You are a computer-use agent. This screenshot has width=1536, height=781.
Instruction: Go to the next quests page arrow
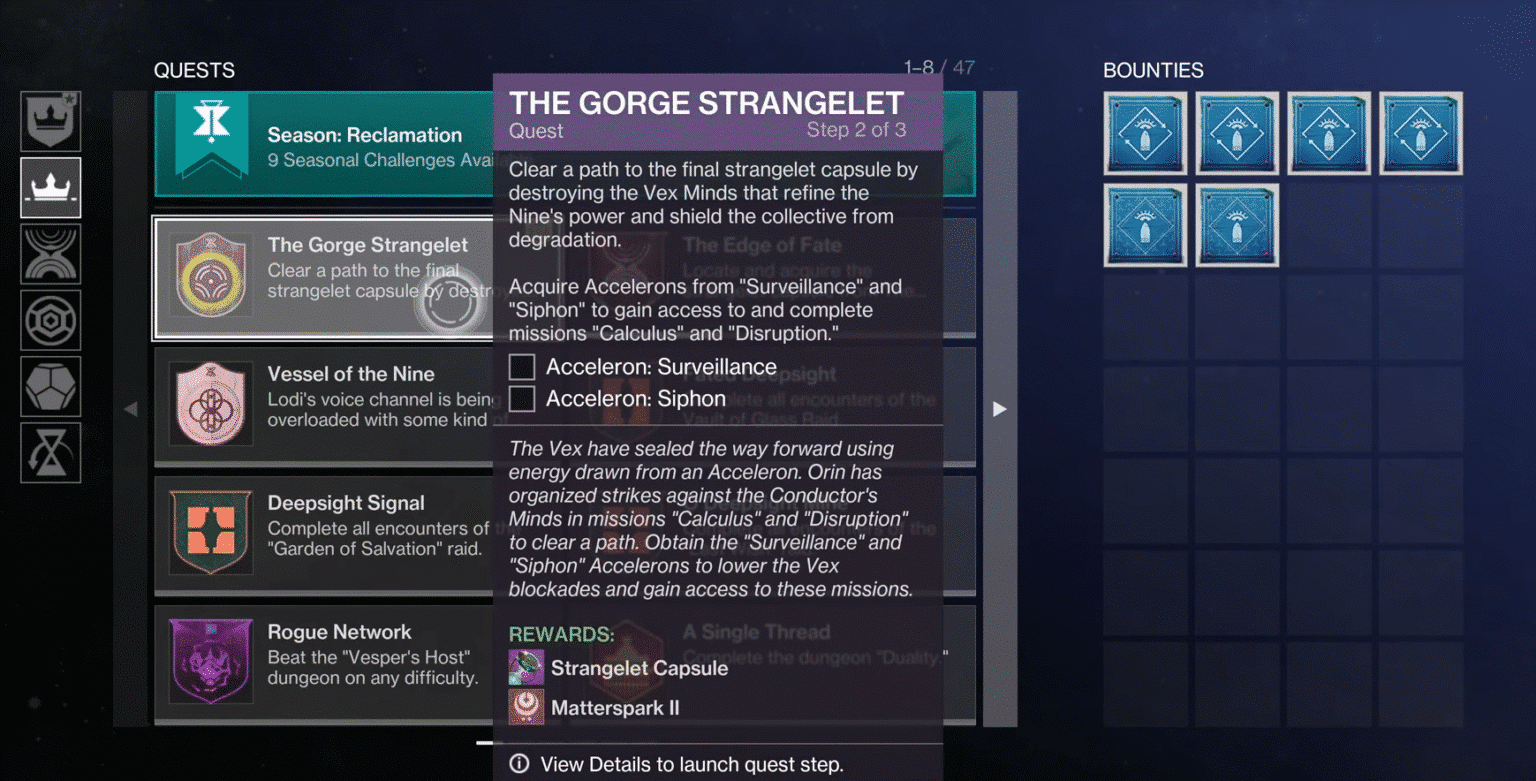tap(999, 409)
